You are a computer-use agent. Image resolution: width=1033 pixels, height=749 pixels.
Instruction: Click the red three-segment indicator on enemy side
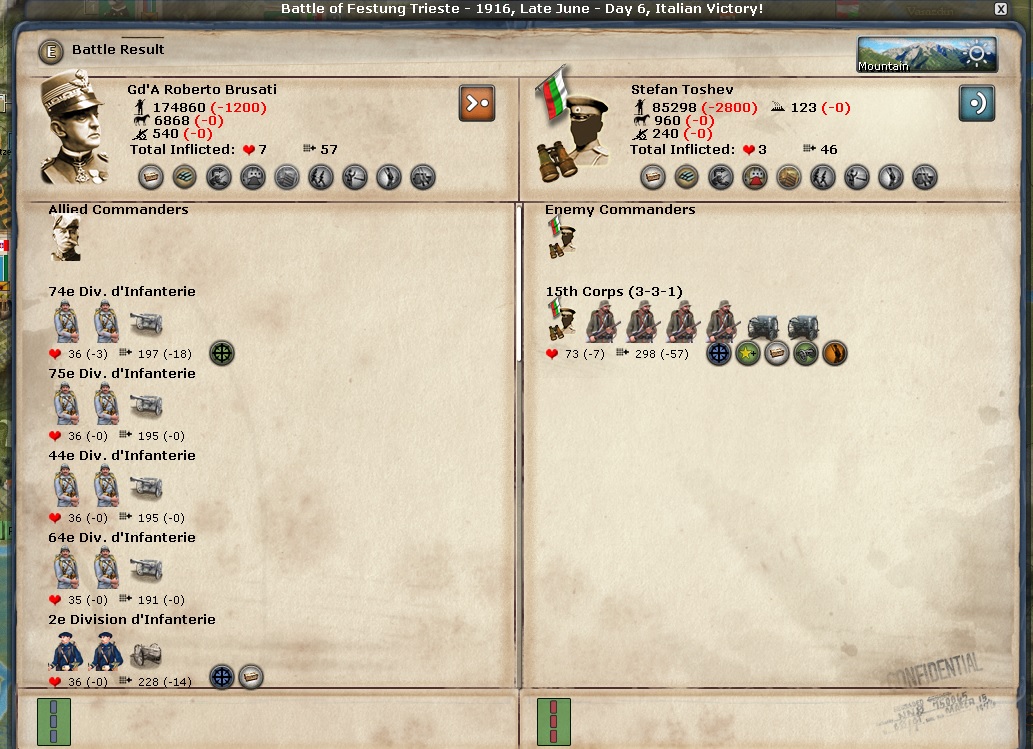[553, 722]
